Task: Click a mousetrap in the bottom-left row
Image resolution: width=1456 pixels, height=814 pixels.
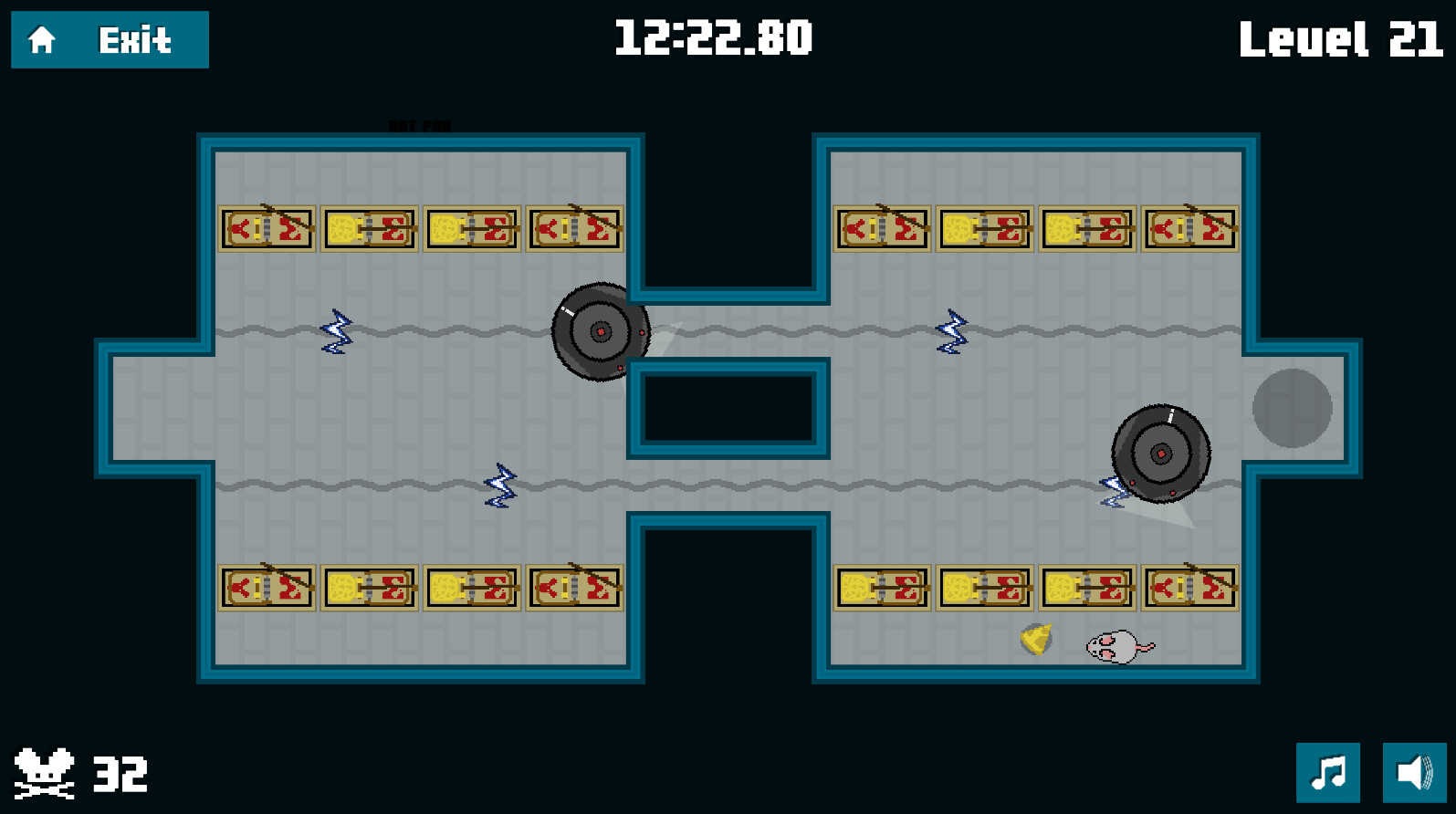Action: tap(266, 587)
